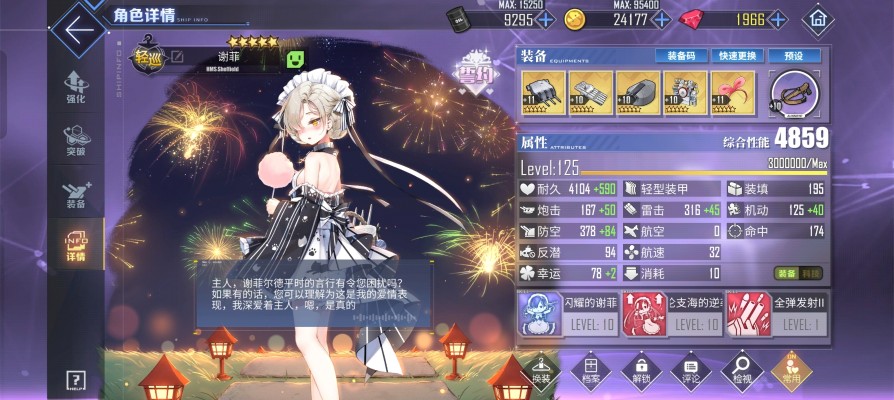Viewport: 894px width, 400px height.
Task: Click the 换装 skin change button
Action: click(x=541, y=370)
